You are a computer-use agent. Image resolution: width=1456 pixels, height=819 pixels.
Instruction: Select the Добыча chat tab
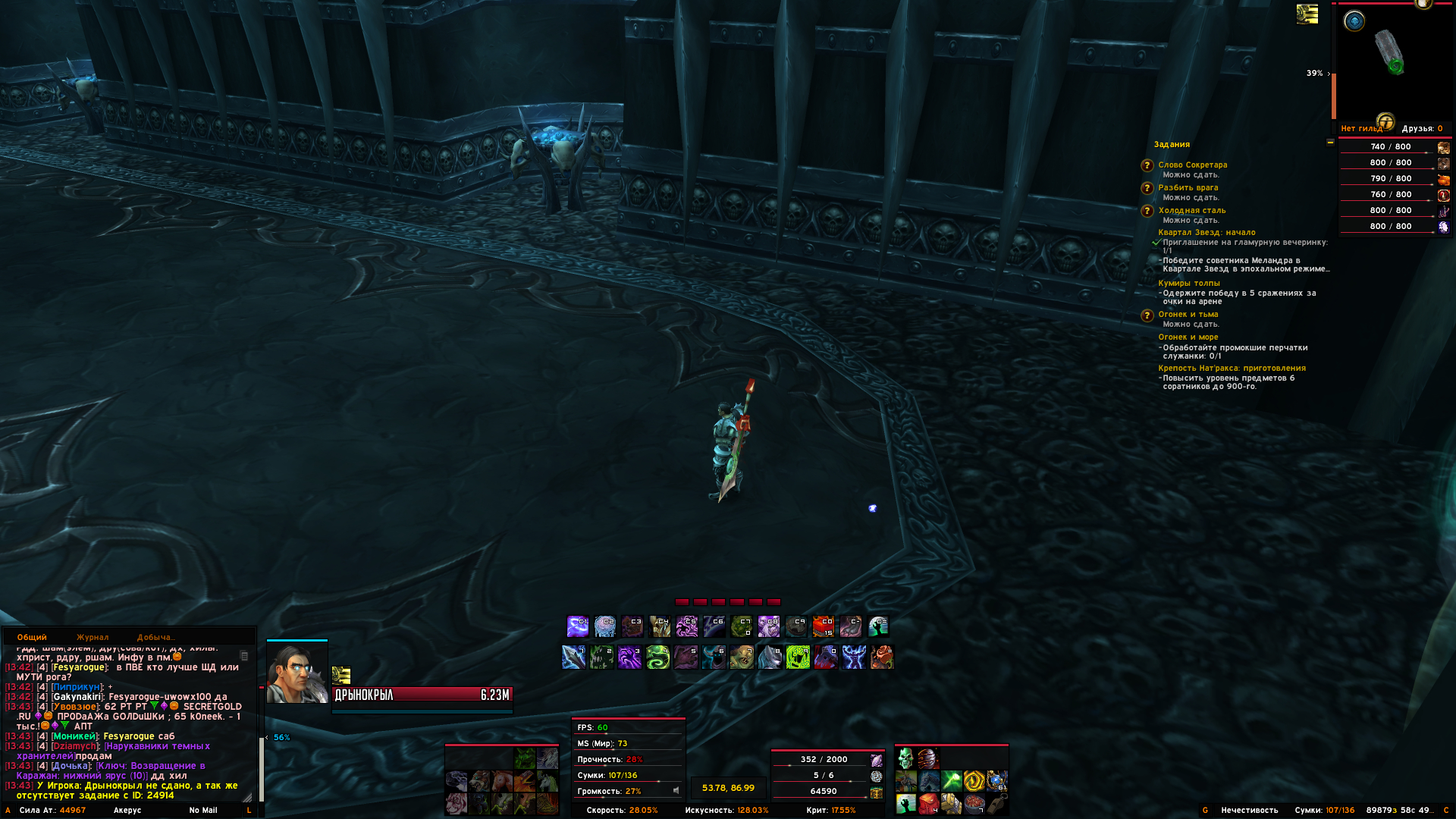[x=155, y=637]
